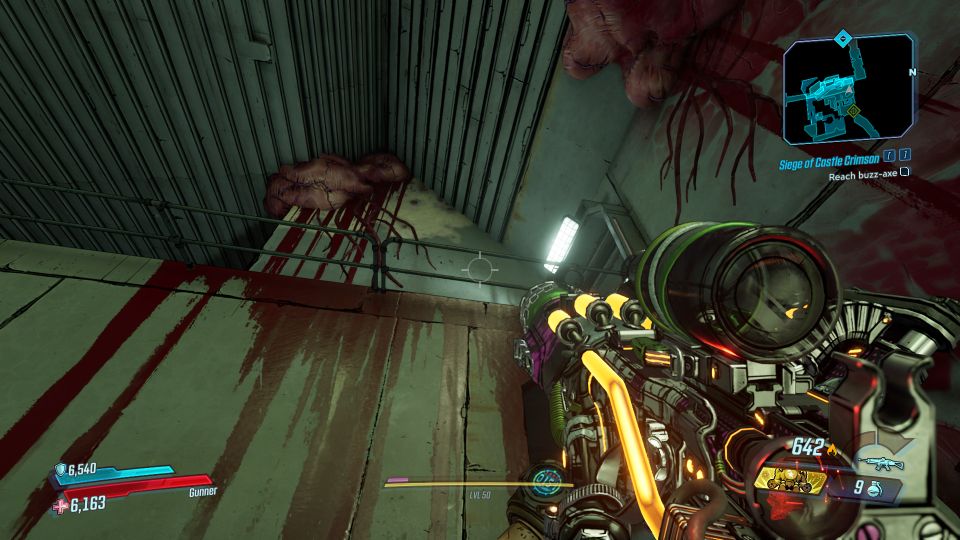Viewport: 960px width, 540px height.
Task: Click the Reach buzz-axe objective checkbox
Action: 905,175
